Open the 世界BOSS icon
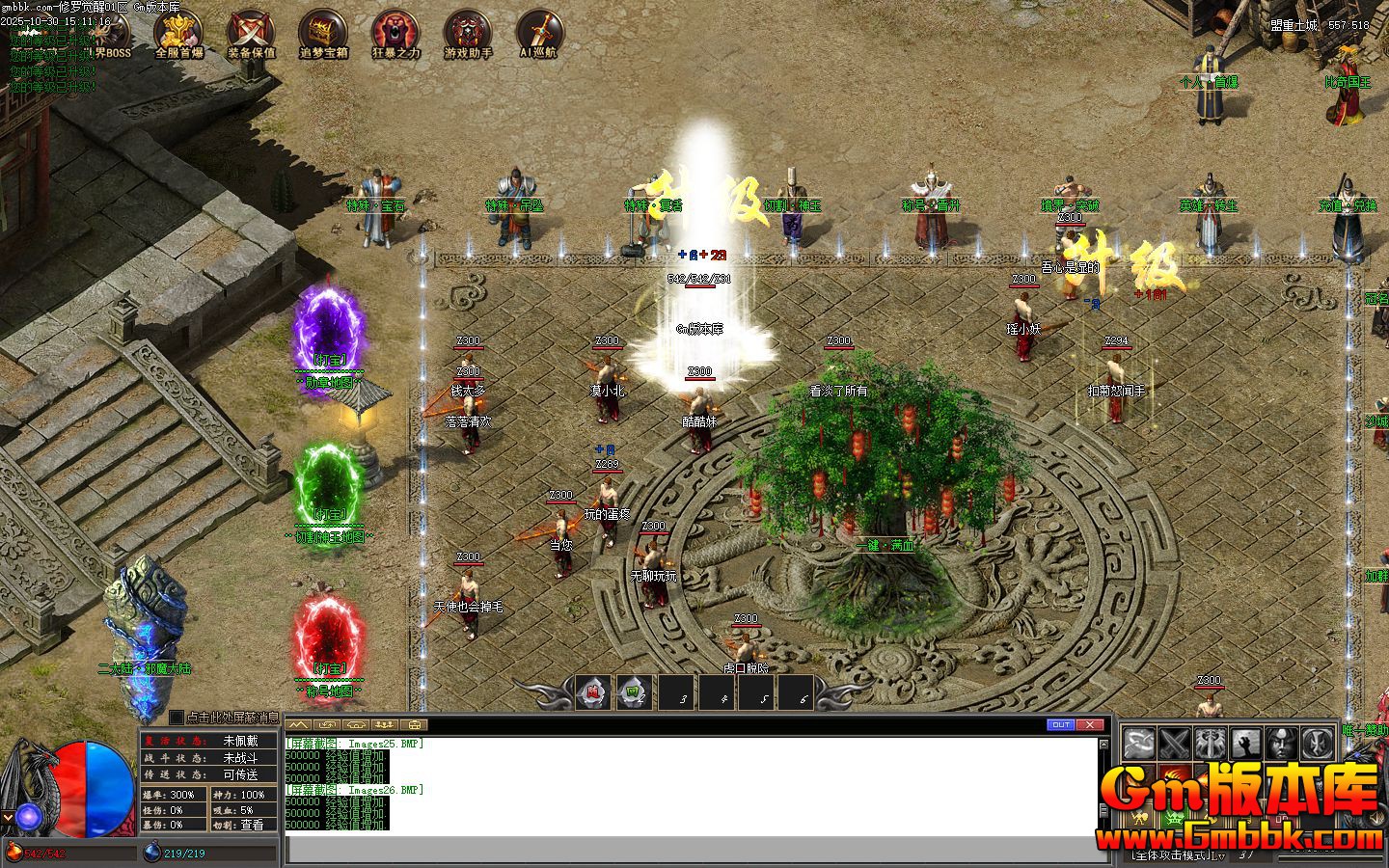Screen dimensions: 1389x868 (x=106, y=39)
